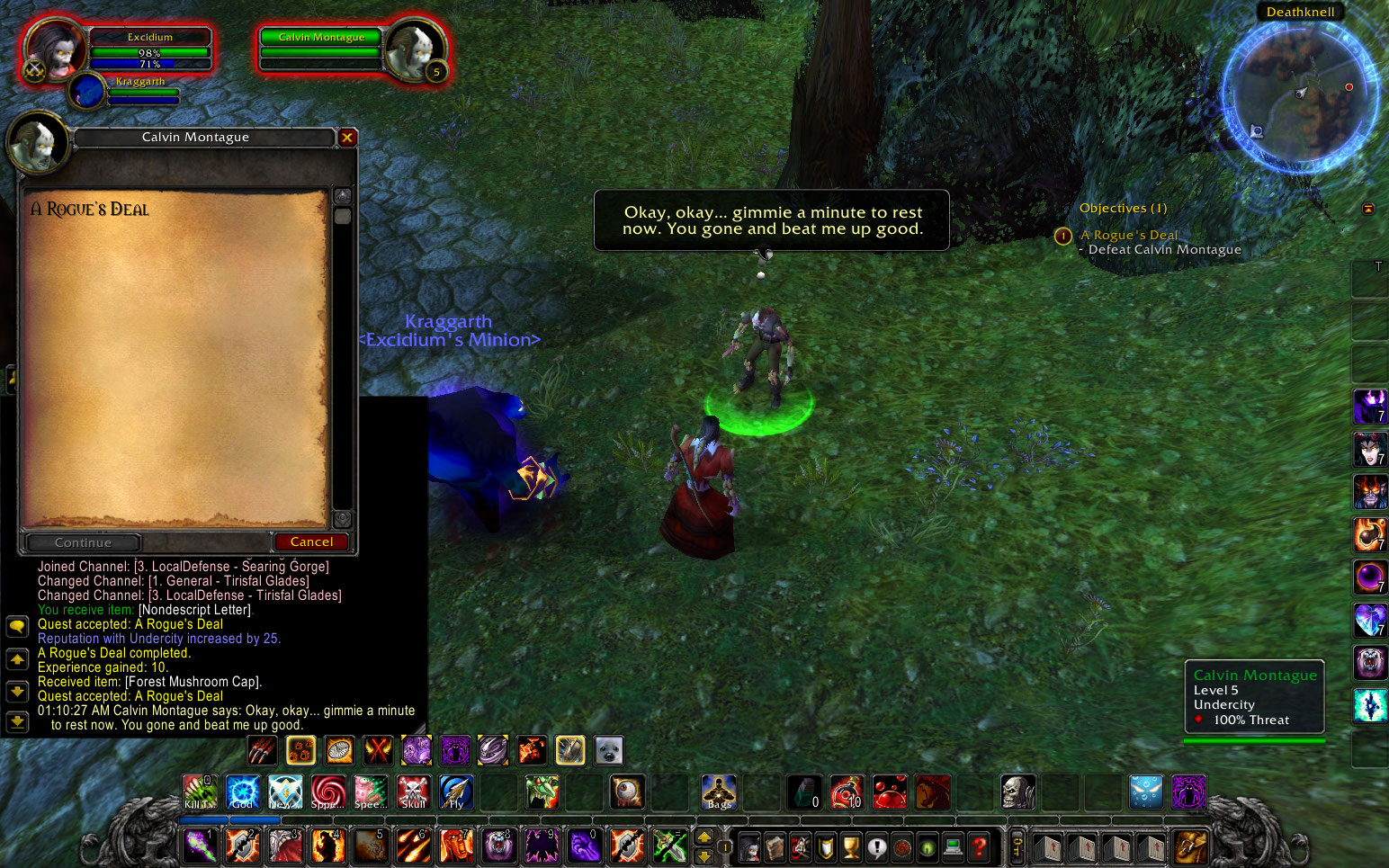Select the Skull macro on the action bar
Viewport: 1389px width, 868px height.
coord(413,792)
